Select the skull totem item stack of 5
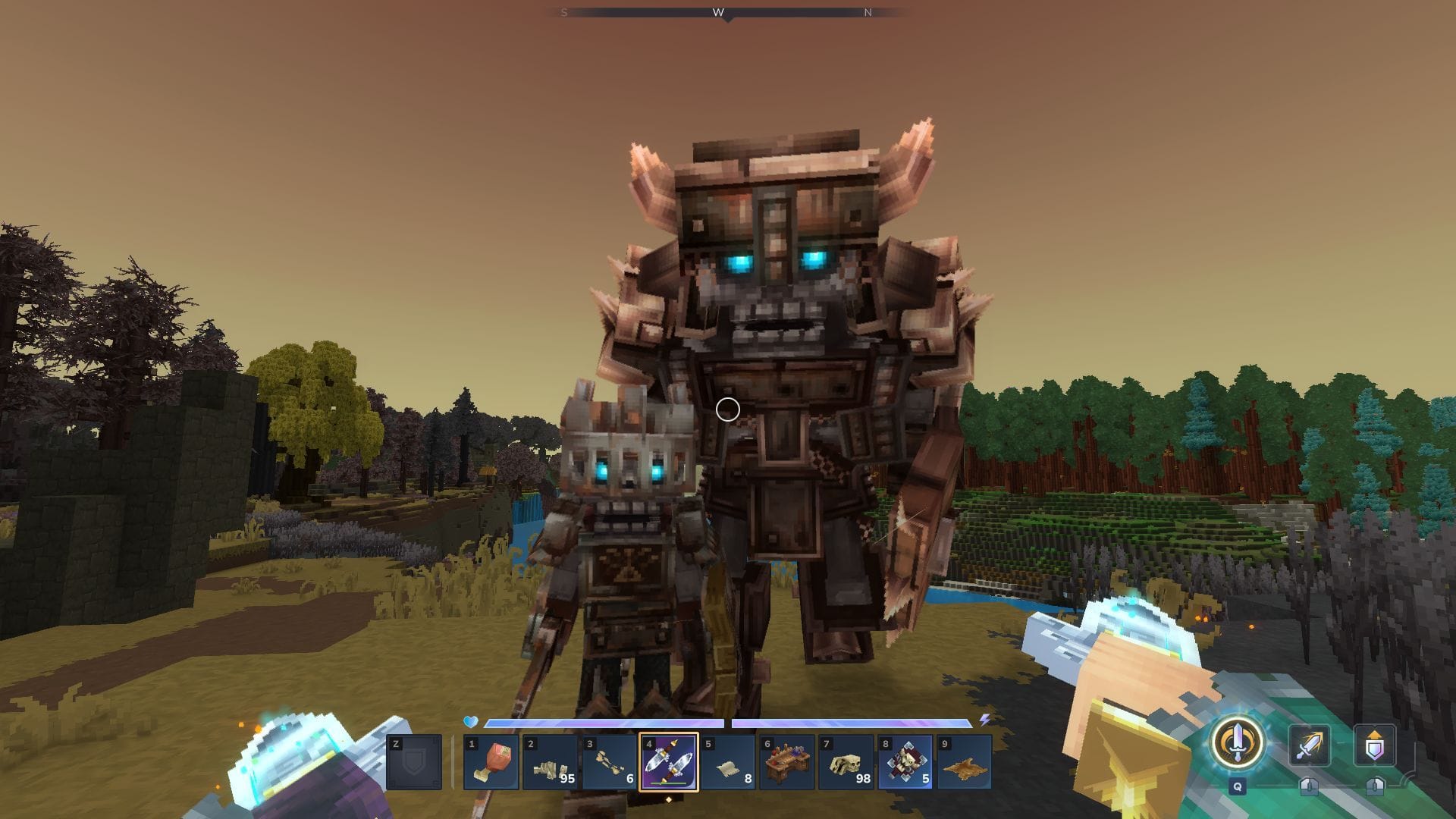This screenshot has width=1456, height=819. 905,761
